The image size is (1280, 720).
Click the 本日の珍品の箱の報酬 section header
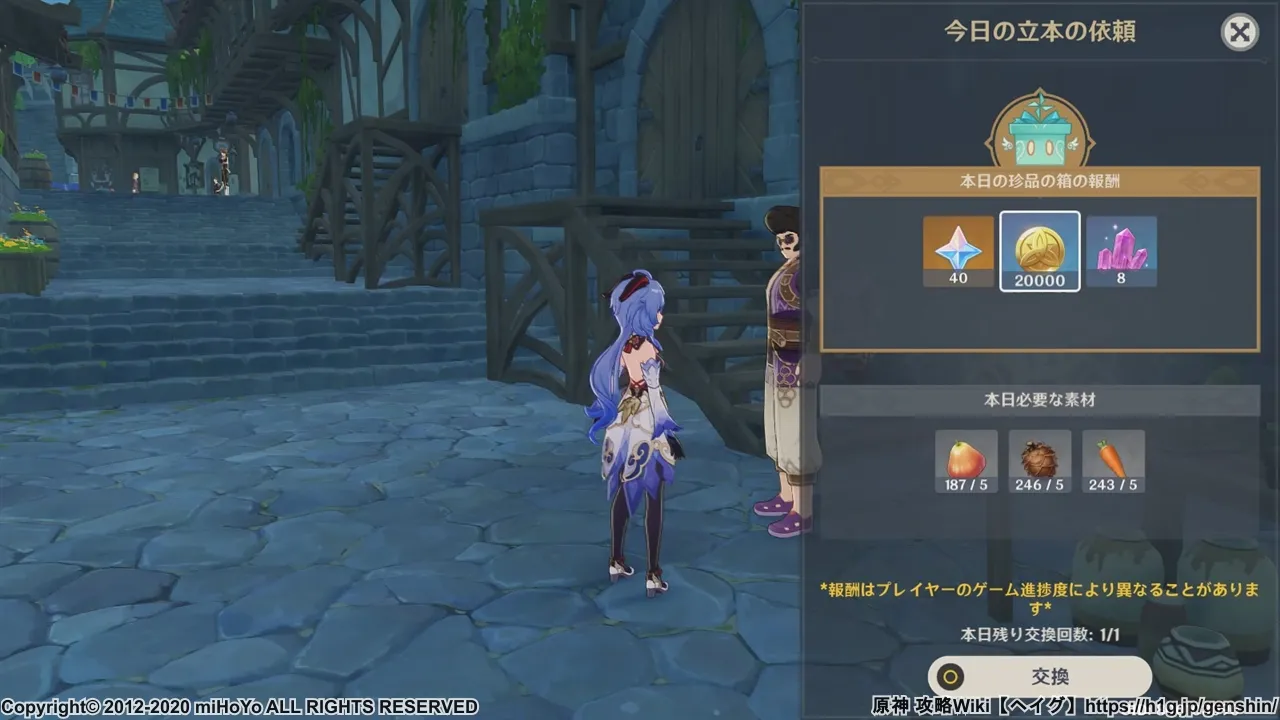point(1040,180)
